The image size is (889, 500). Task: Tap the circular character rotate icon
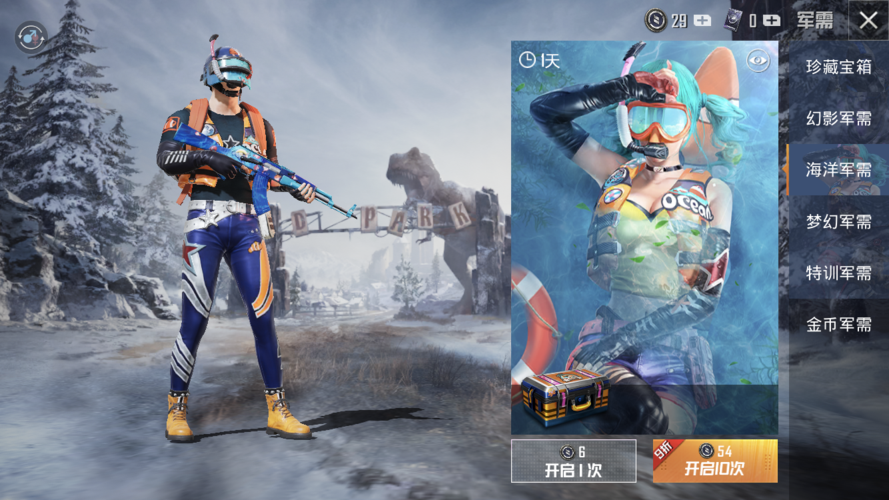click(x=31, y=37)
